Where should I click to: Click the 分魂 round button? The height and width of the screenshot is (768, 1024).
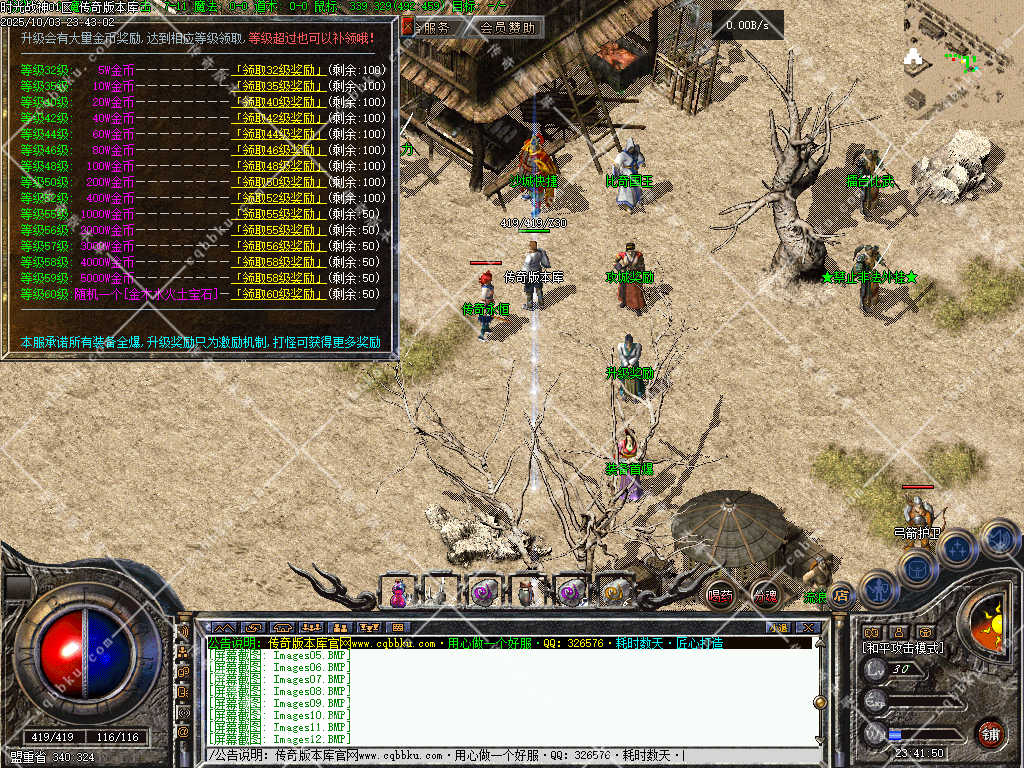(x=765, y=595)
